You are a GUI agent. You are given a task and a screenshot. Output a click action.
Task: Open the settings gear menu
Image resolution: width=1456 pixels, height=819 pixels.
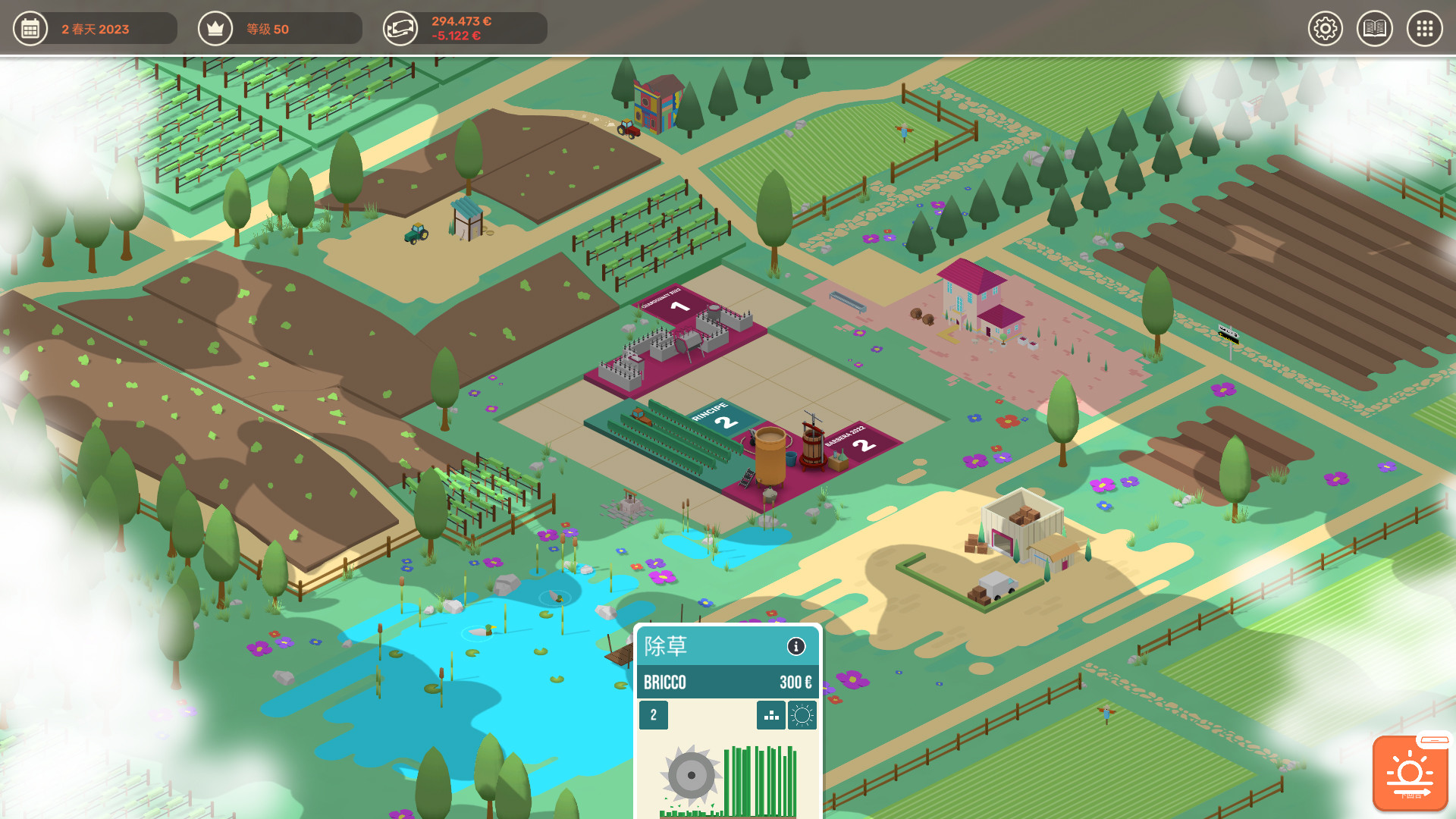tap(1326, 28)
